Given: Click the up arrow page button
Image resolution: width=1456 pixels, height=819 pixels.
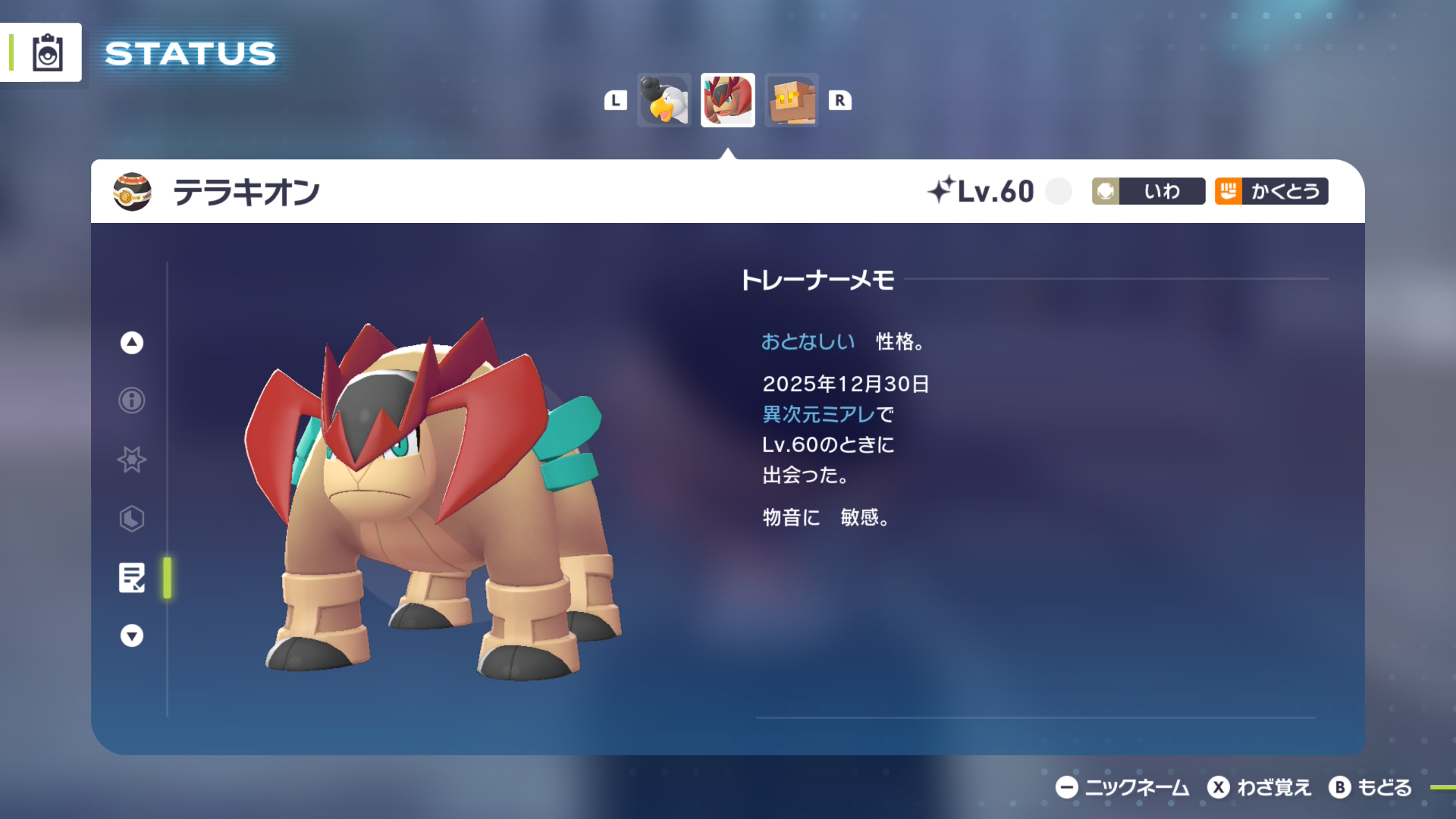Looking at the screenshot, I should [x=132, y=343].
